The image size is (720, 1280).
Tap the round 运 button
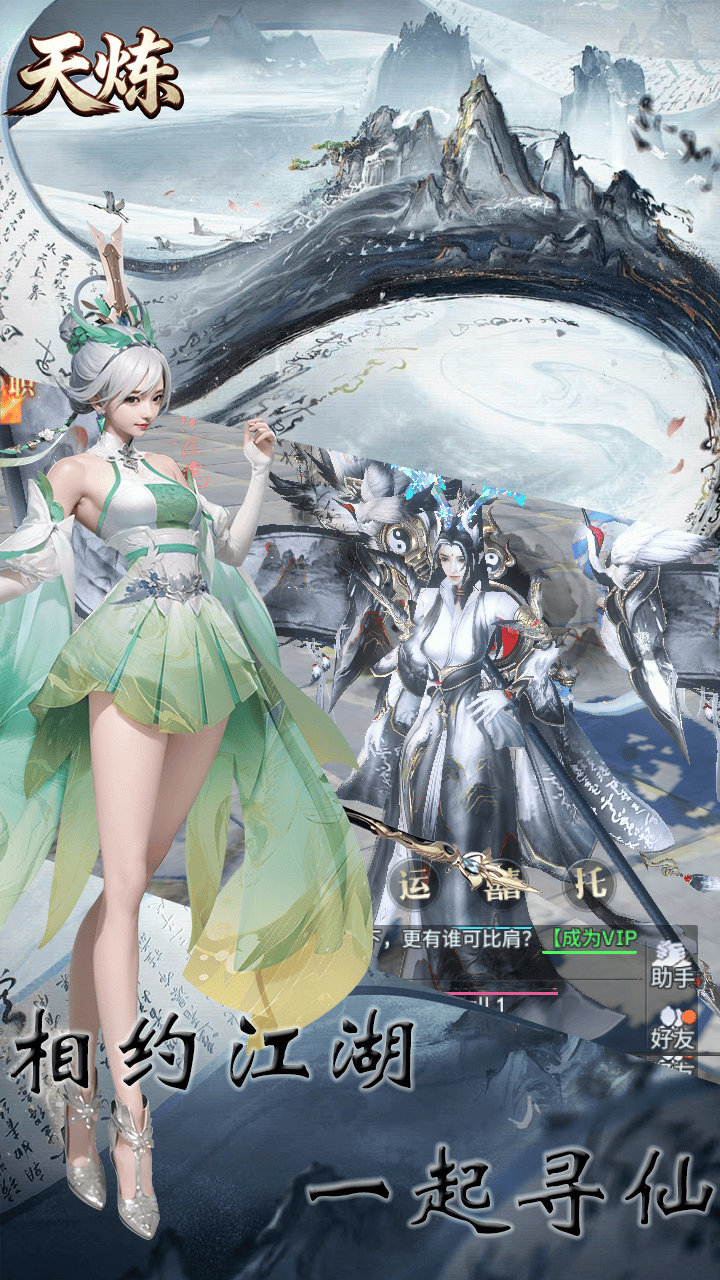pyautogui.click(x=414, y=884)
